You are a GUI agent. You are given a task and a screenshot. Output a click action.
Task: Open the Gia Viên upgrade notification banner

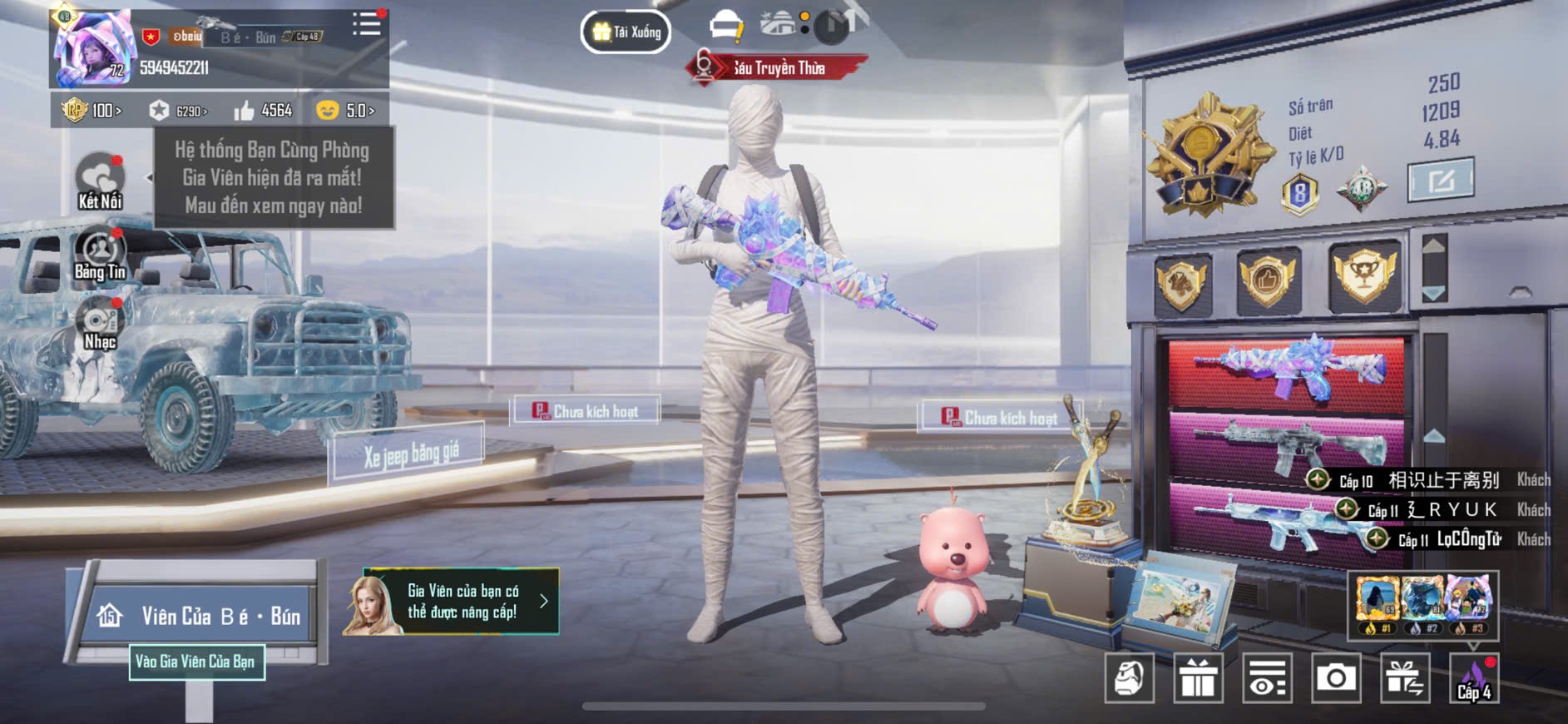[451, 602]
